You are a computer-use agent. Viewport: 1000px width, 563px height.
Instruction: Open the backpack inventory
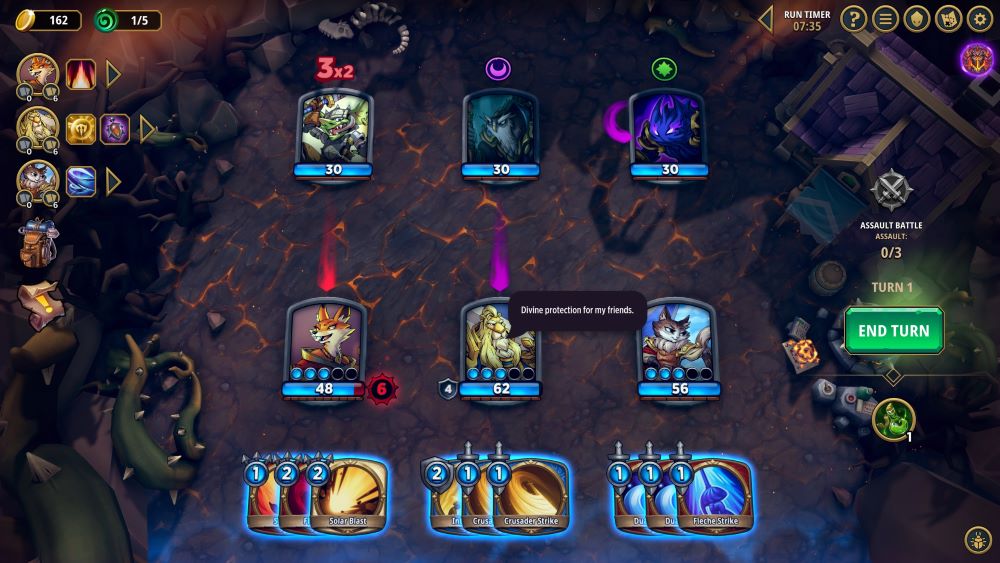click(37, 243)
